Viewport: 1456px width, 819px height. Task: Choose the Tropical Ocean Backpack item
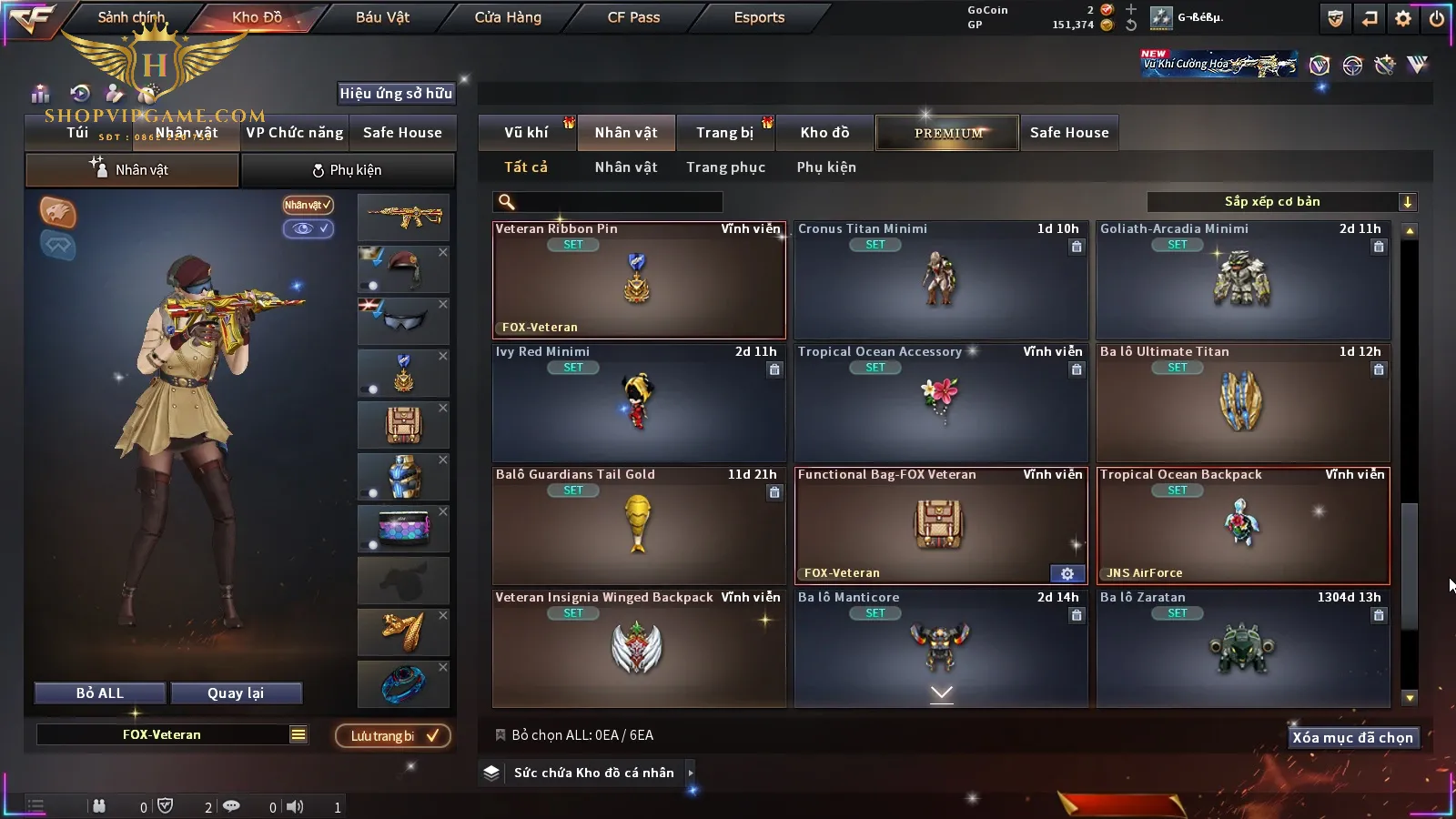click(x=1242, y=525)
